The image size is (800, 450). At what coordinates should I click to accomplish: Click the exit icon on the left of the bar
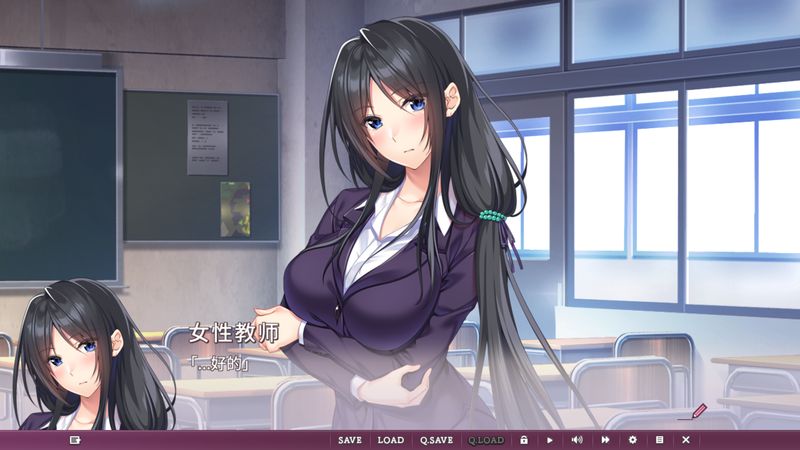(75, 440)
